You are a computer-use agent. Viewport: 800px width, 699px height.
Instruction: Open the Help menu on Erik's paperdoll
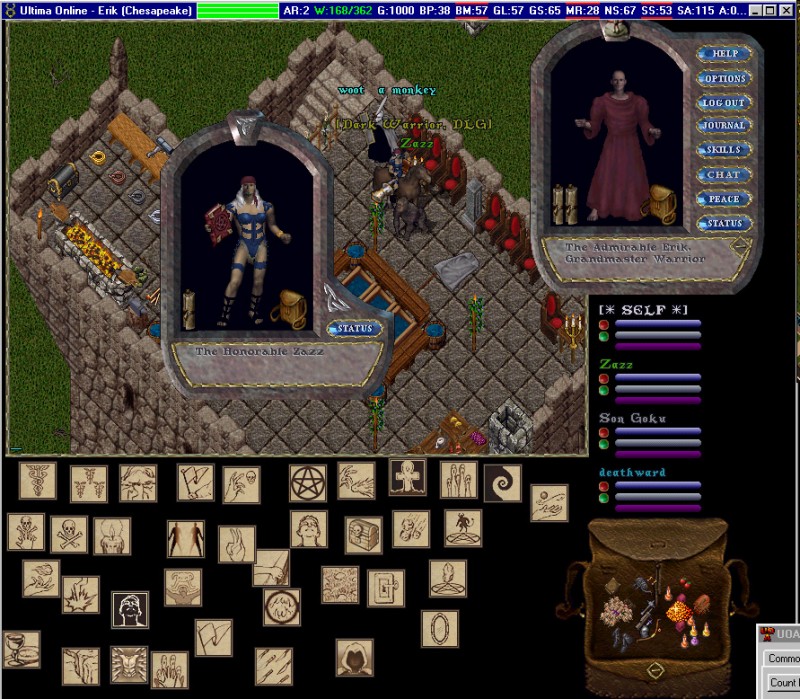point(724,54)
